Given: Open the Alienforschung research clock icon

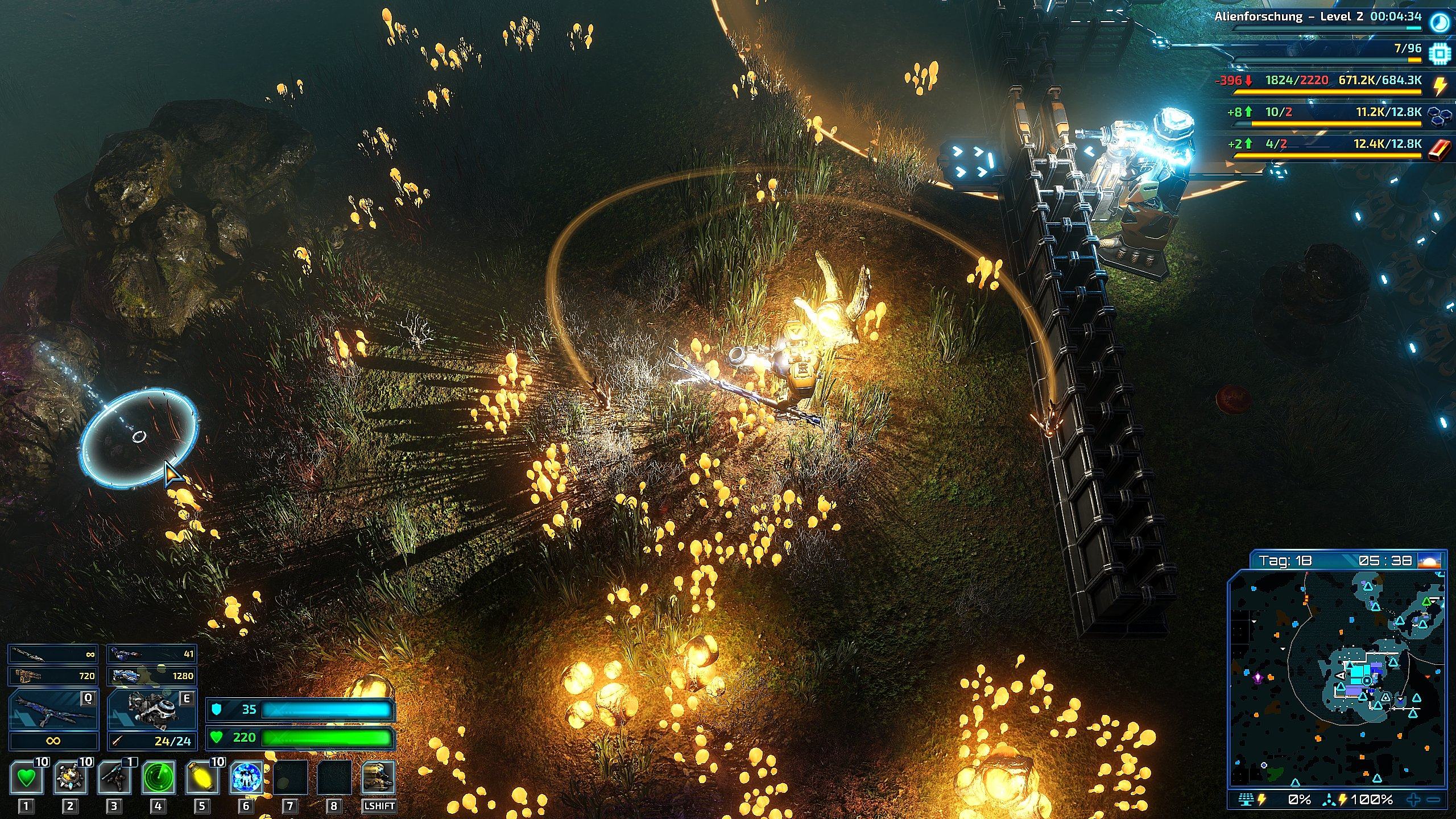Looking at the screenshot, I should pos(1439,22).
